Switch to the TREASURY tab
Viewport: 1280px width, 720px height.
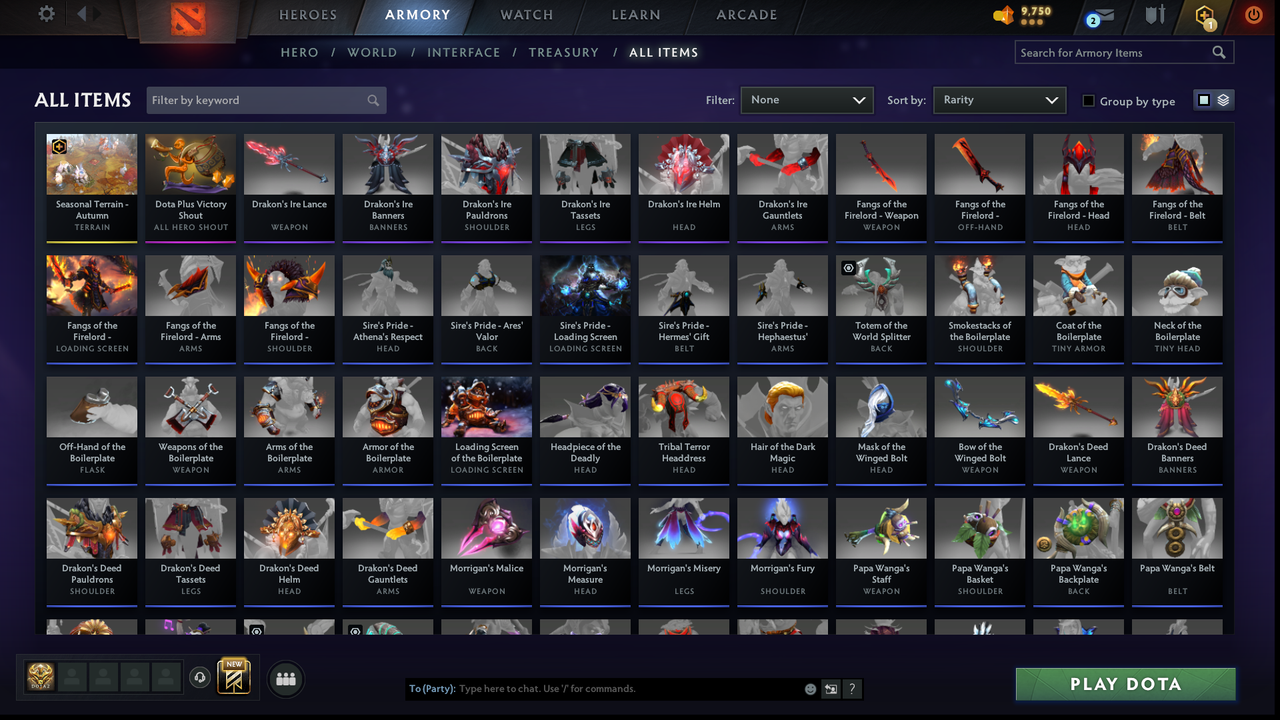tap(563, 52)
